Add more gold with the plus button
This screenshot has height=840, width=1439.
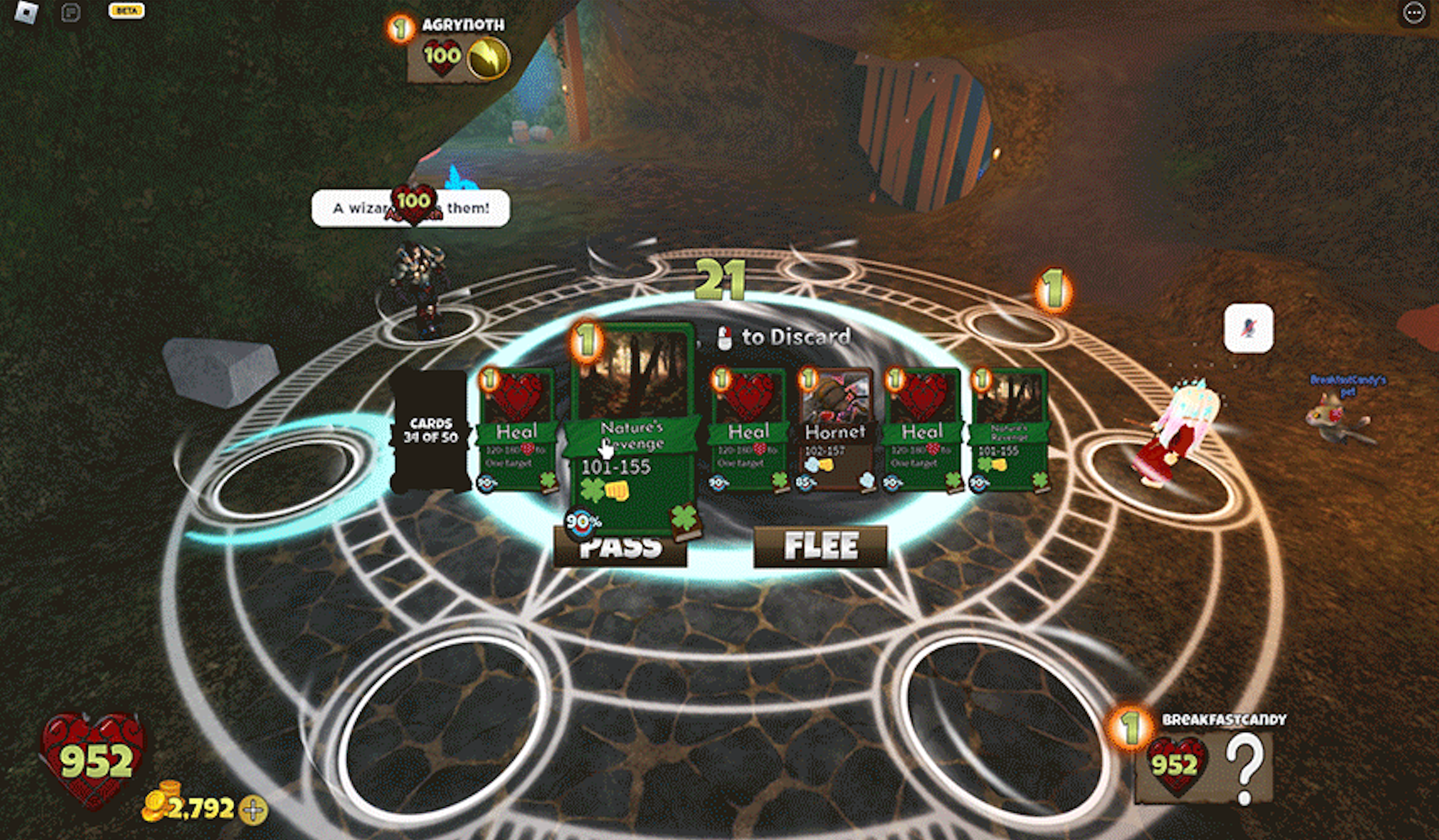253,809
